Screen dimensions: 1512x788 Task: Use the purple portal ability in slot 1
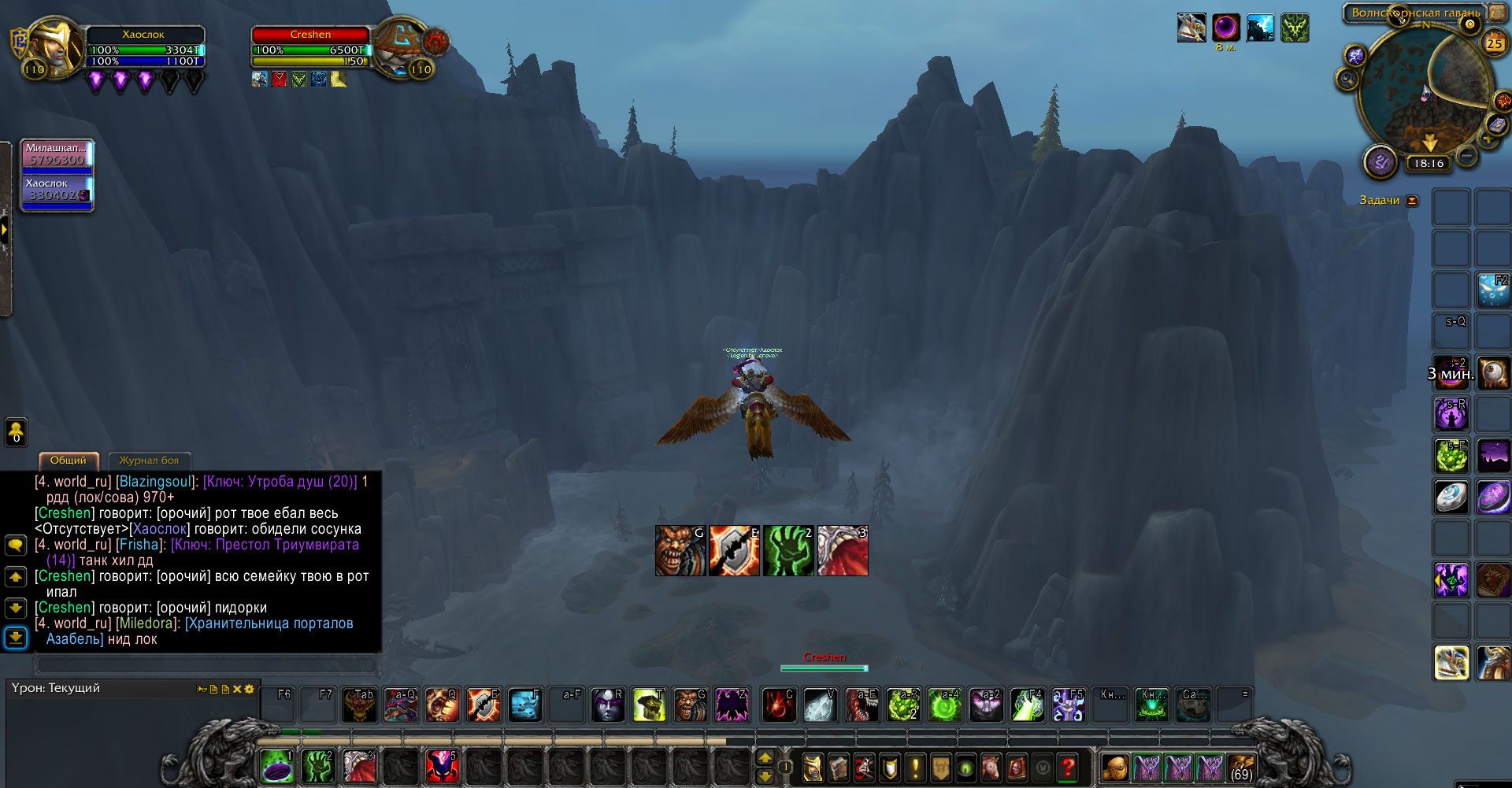point(277,767)
